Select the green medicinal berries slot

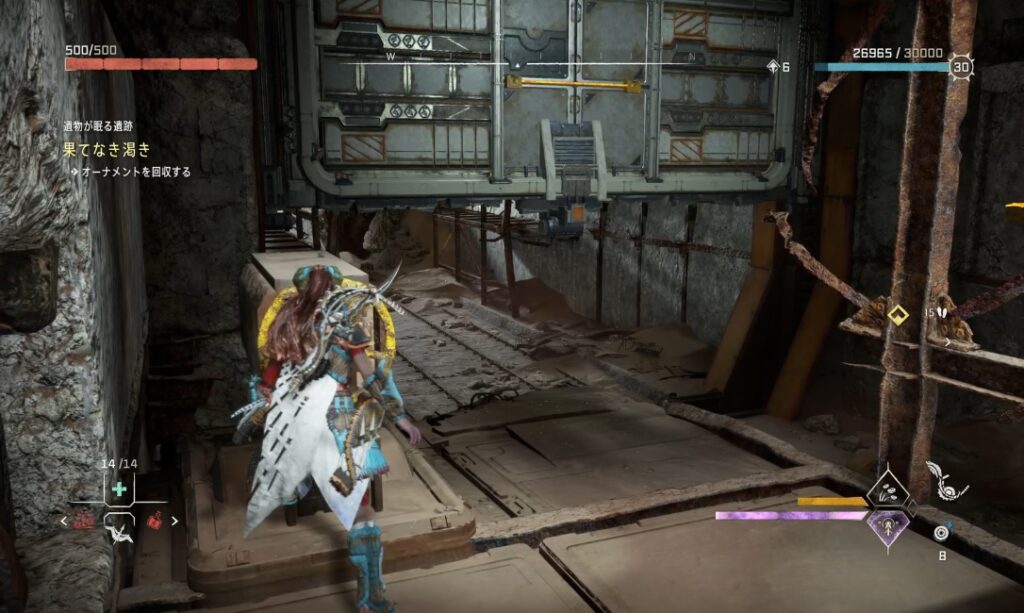(119, 489)
